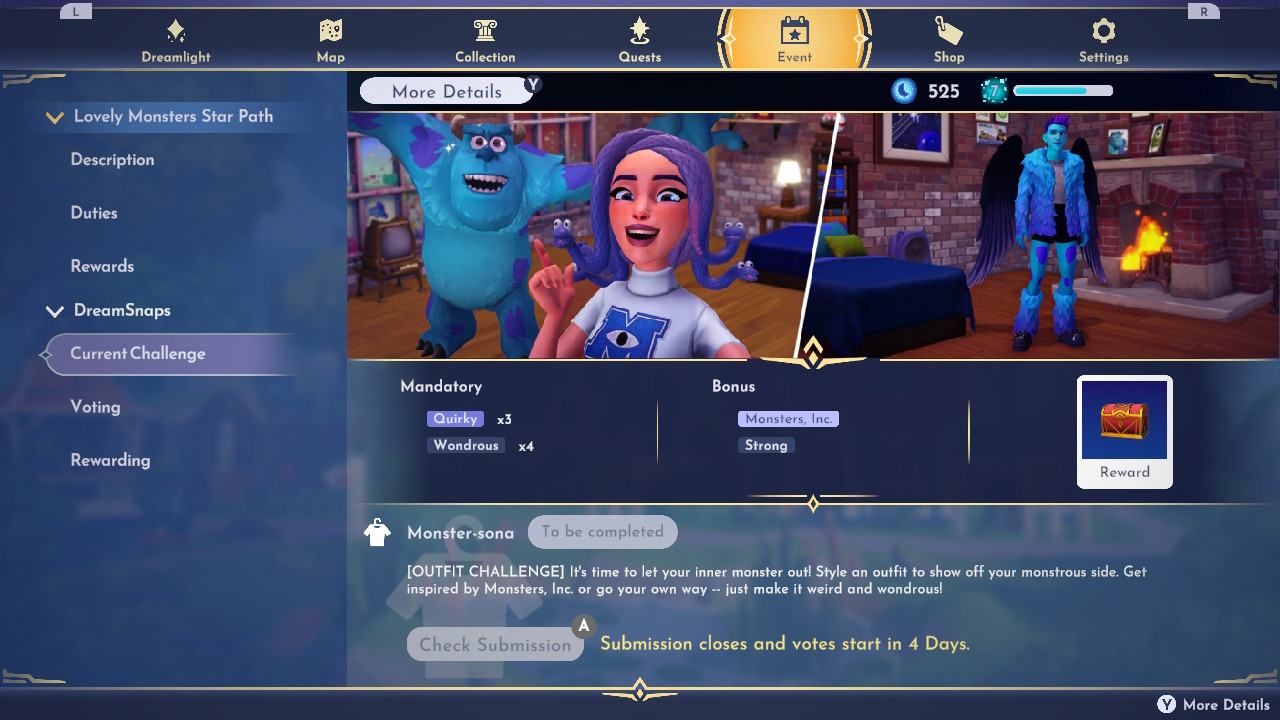Open the Voting section
The height and width of the screenshot is (720, 1280).
click(x=95, y=407)
